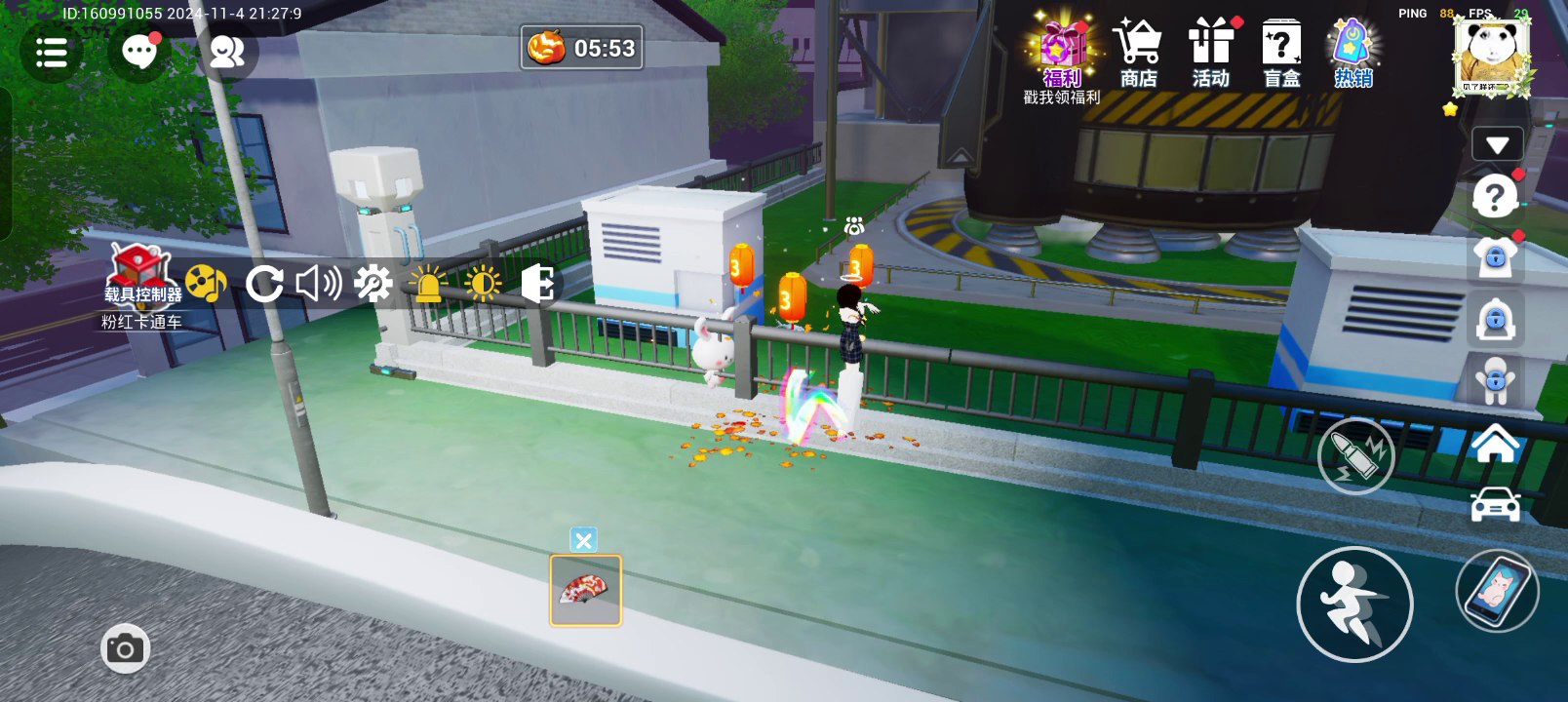Open the cat phone icon
The image size is (1568, 702).
tap(1497, 591)
